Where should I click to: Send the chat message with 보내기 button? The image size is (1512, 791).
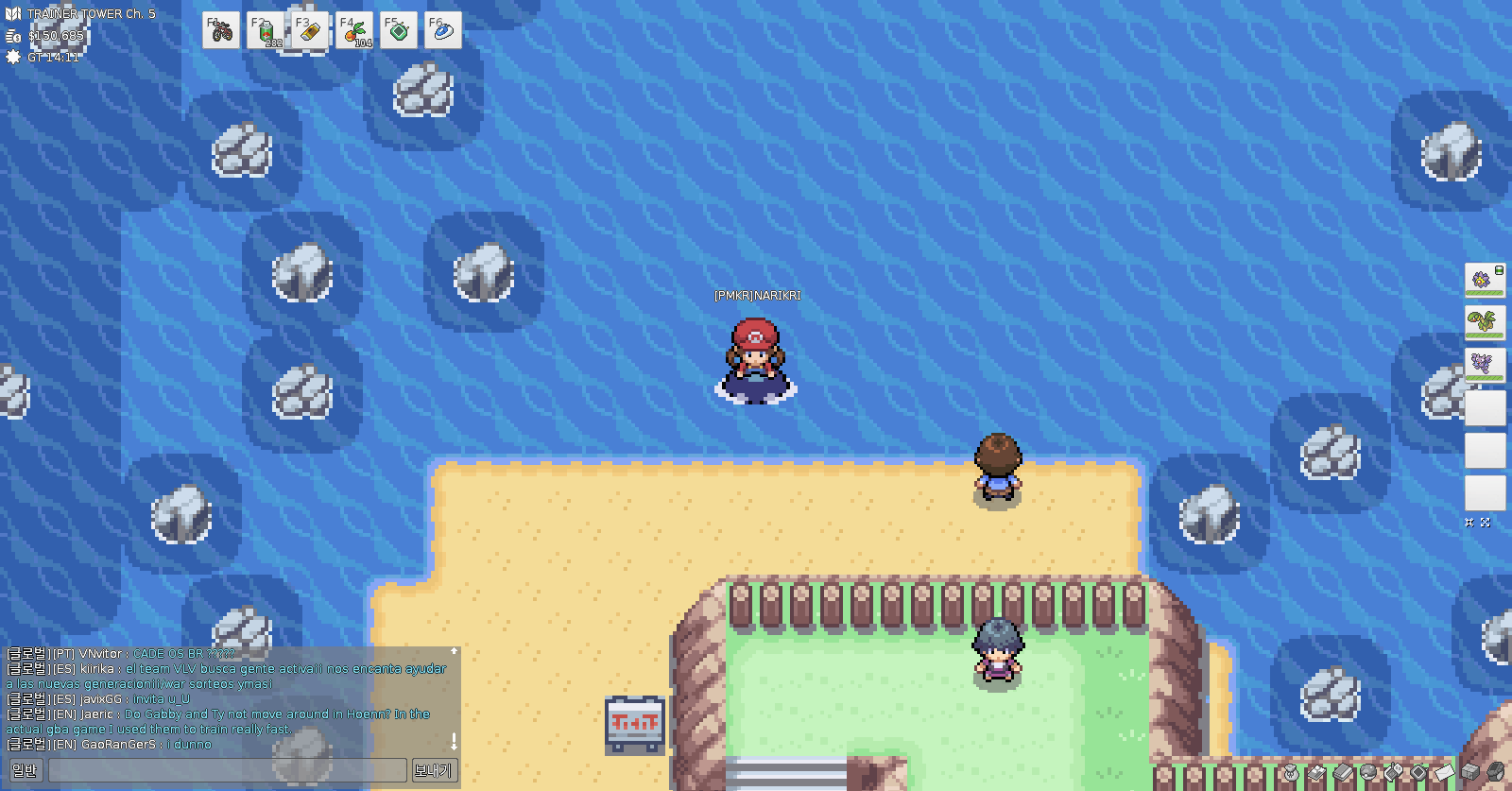433,770
